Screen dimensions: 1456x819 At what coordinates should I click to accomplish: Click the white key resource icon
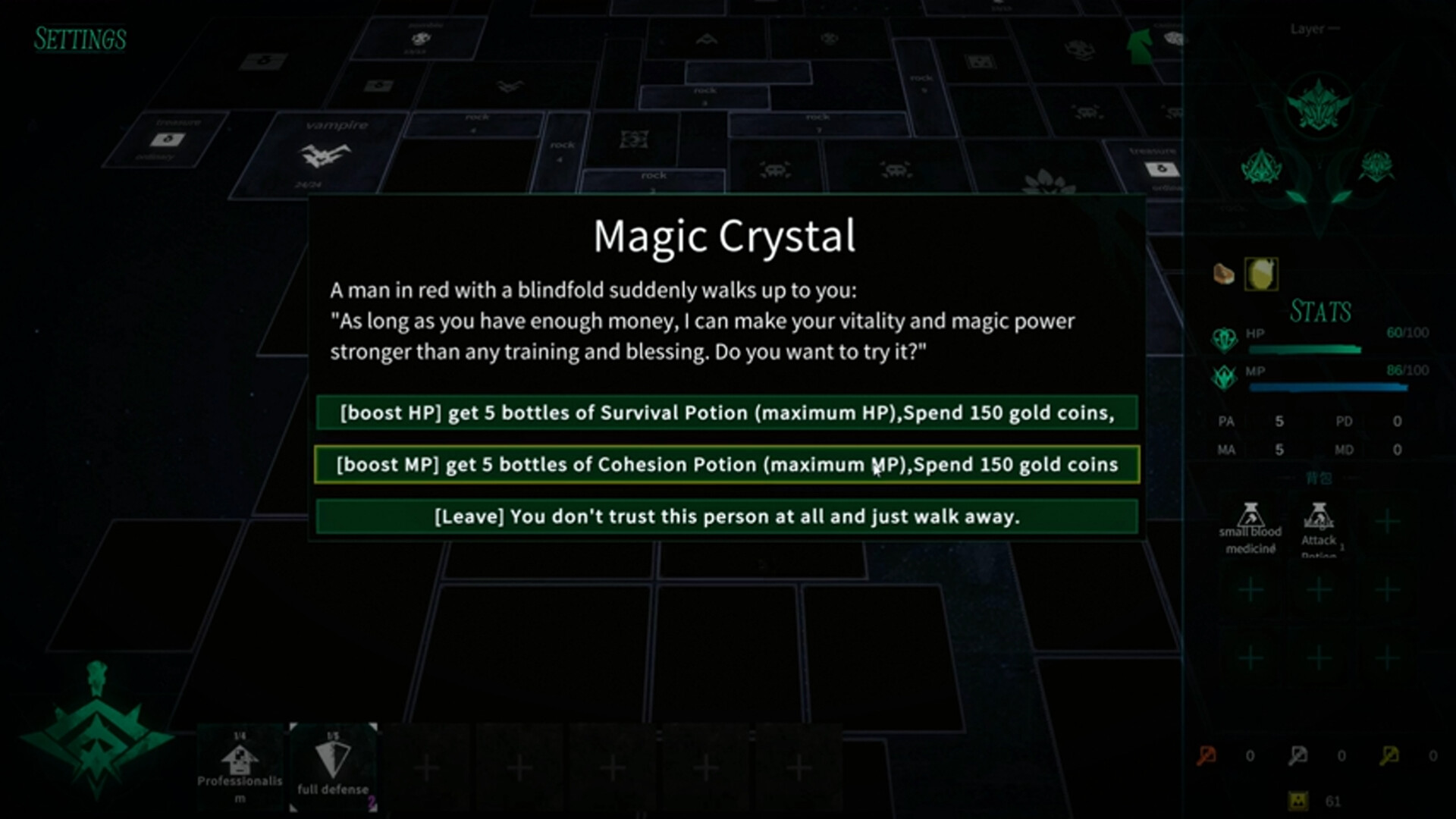pyautogui.click(x=1298, y=755)
